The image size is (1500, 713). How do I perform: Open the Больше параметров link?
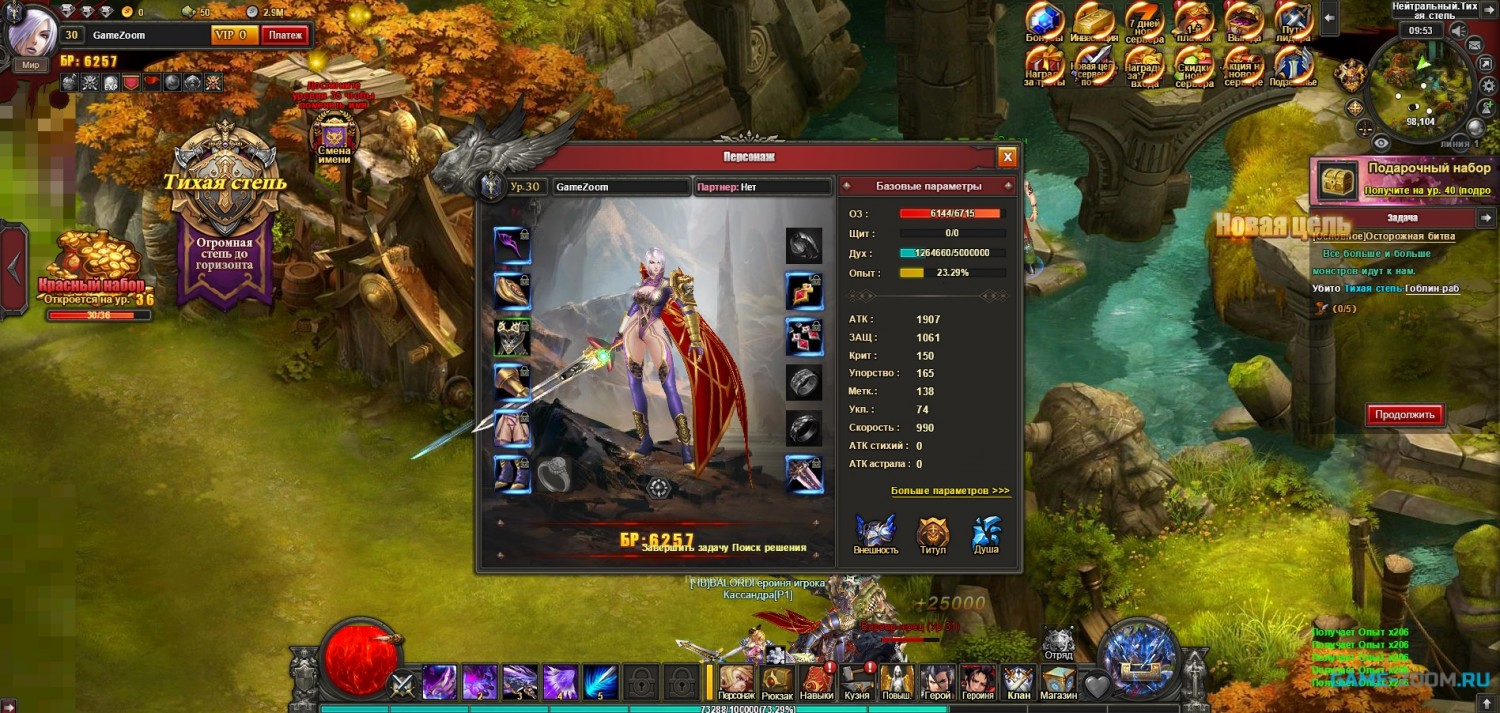950,491
